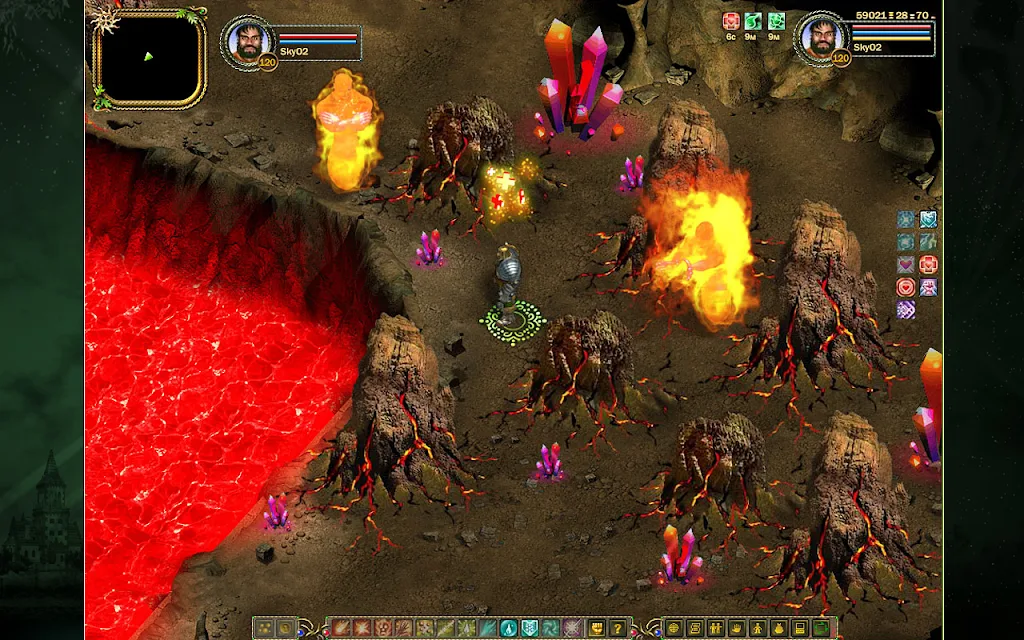Click the green leaf buff icon
This screenshot has height=640, width=1024.
pyautogui.click(x=755, y=22)
